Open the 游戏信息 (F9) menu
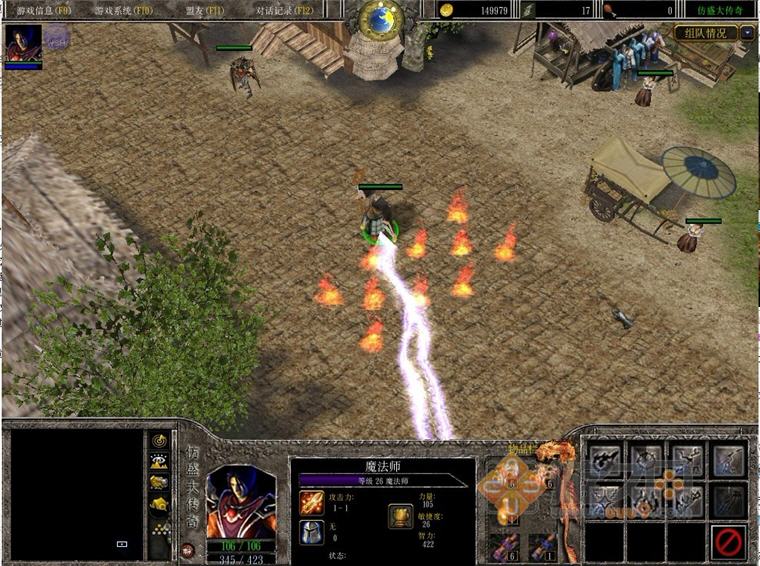Viewport: 760px width, 566px height. [x=43, y=9]
